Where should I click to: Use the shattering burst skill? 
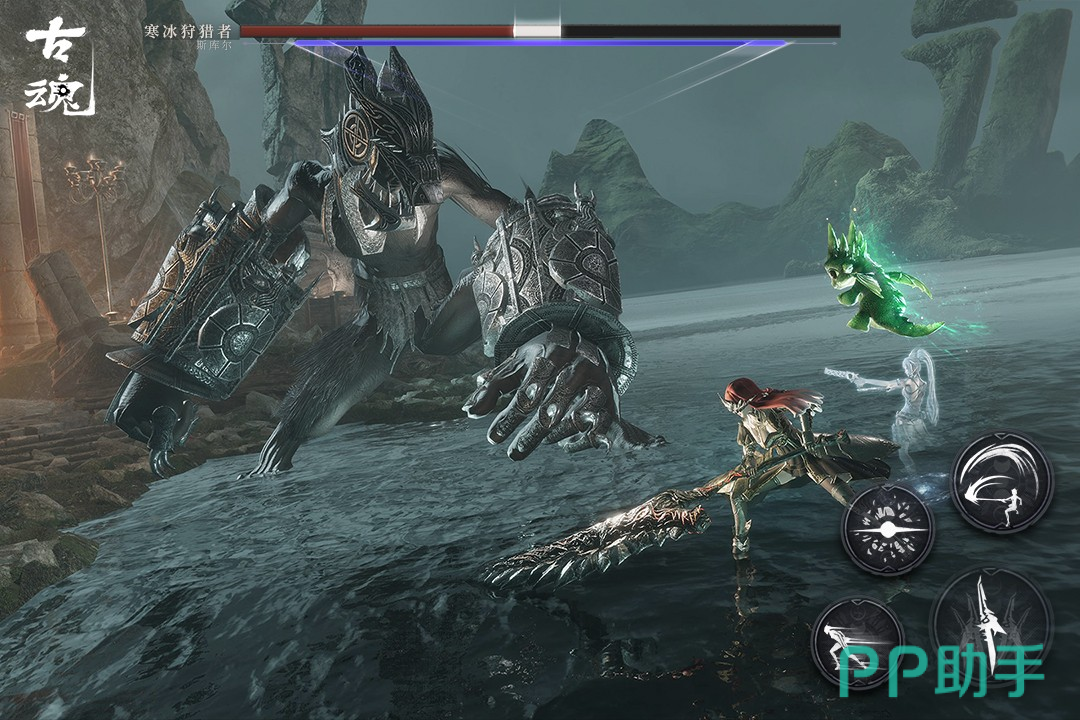pos(888,529)
